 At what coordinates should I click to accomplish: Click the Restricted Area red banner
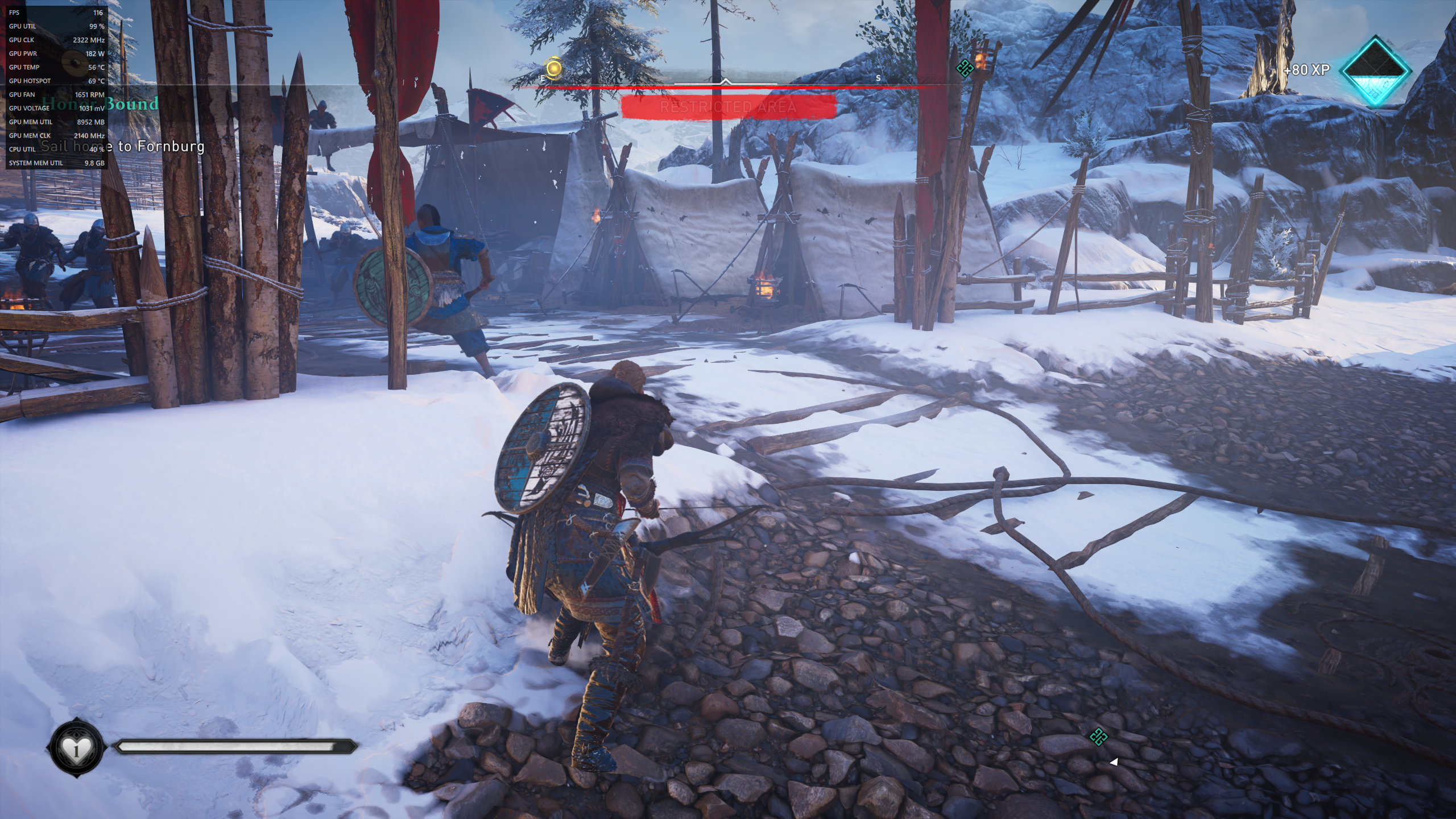728,107
